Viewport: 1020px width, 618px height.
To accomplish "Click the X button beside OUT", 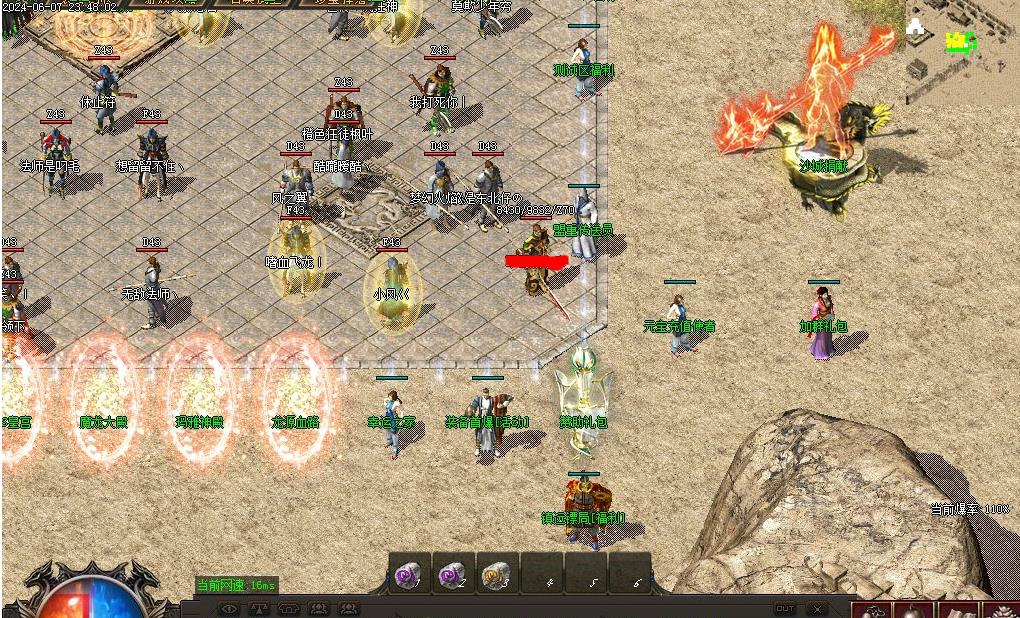I will (x=817, y=608).
